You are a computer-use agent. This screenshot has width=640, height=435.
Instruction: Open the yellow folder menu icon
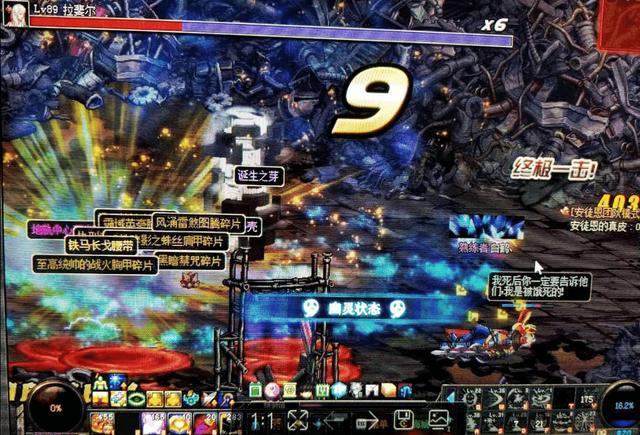coord(387,390)
